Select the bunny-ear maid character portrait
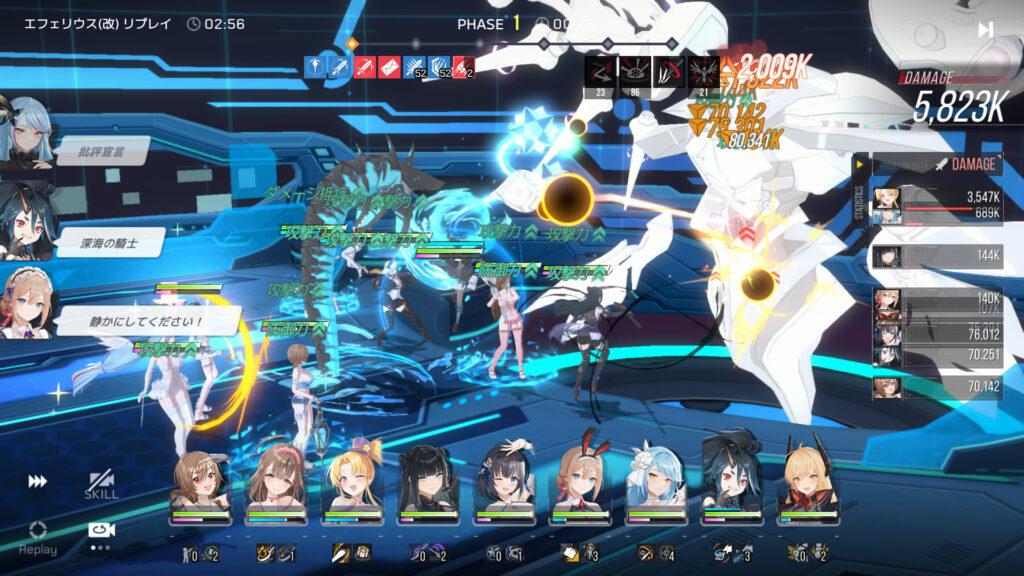Screen dimensions: 1024x576 coord(581,485)
